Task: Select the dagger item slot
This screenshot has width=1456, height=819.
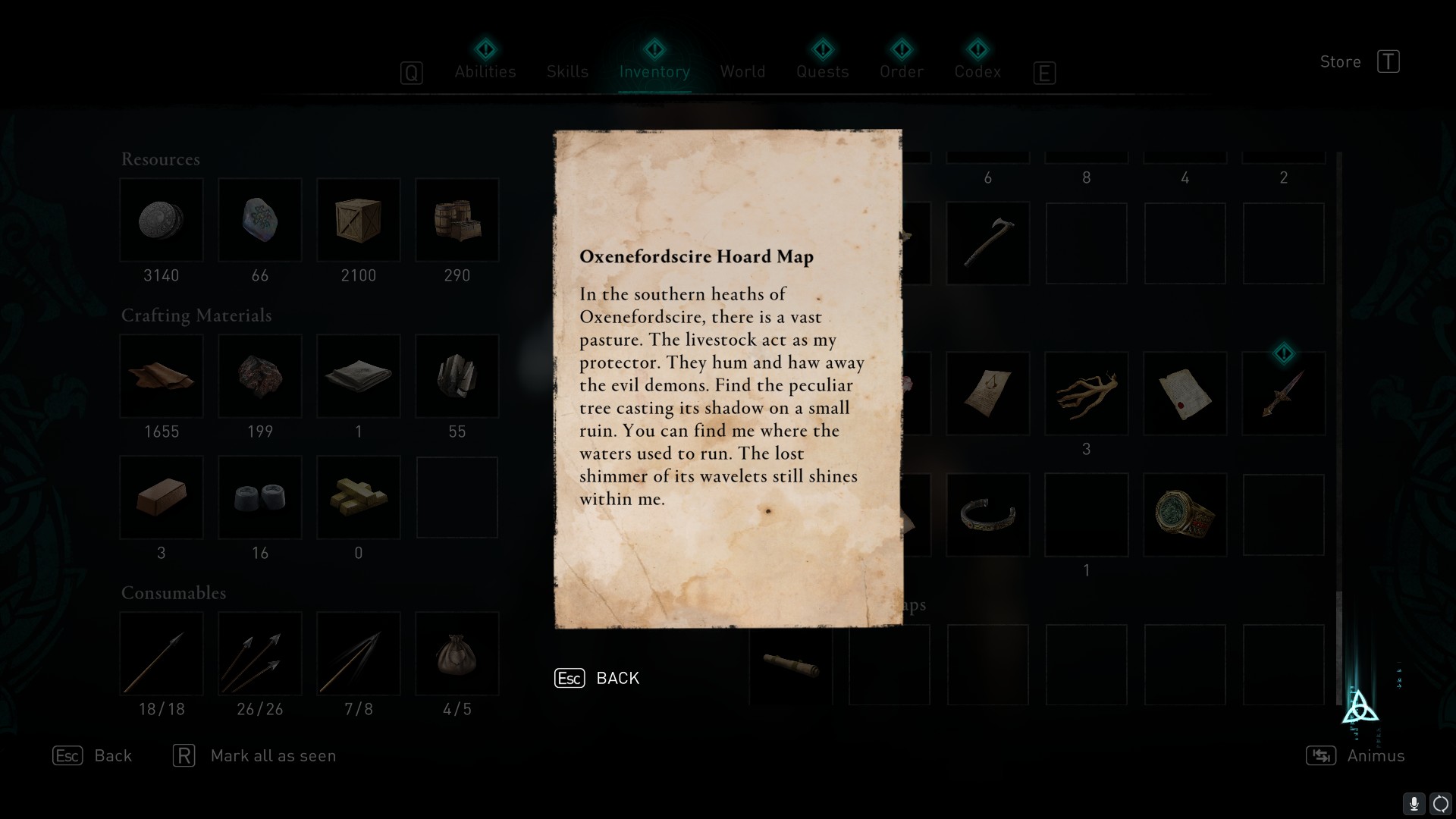Action: 1283,394
